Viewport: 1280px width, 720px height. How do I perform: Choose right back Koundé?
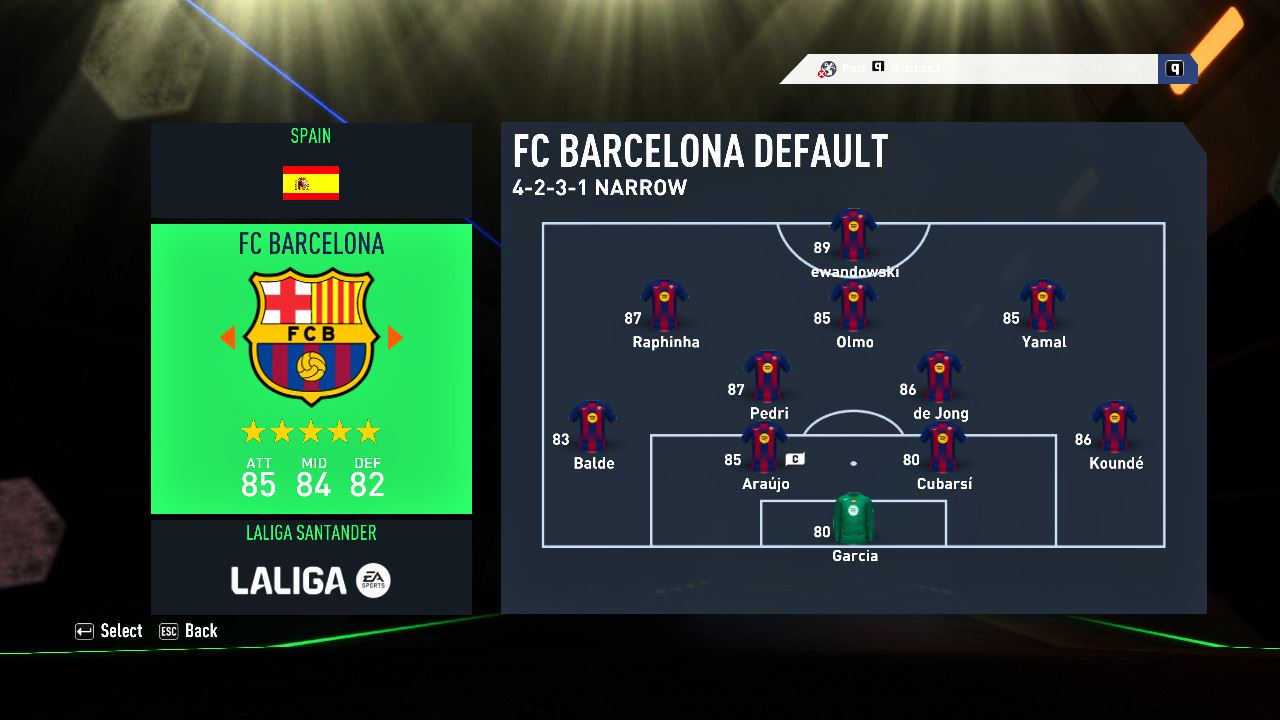tap(1115, 427)
